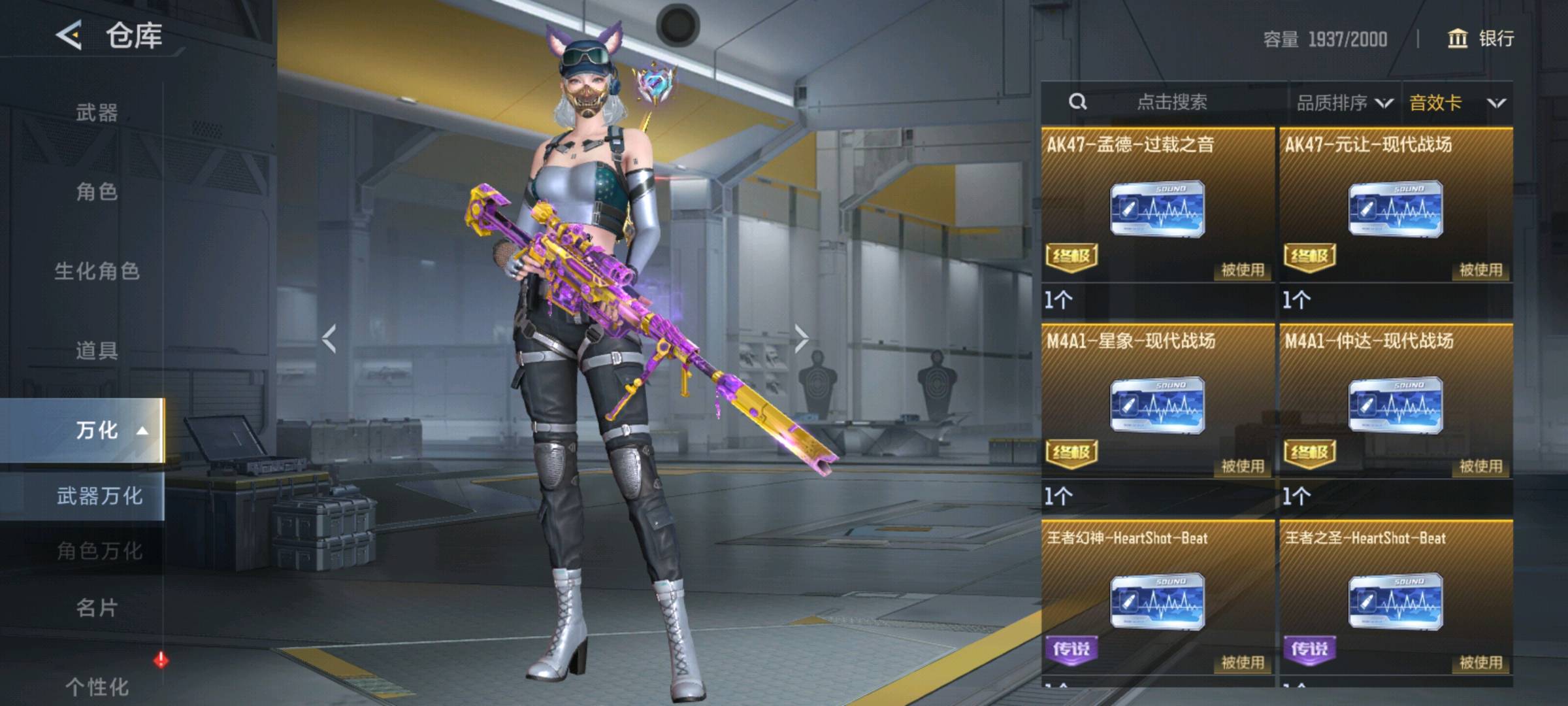
Task: Click the 点击搜索 search field
Action: 1171,102
